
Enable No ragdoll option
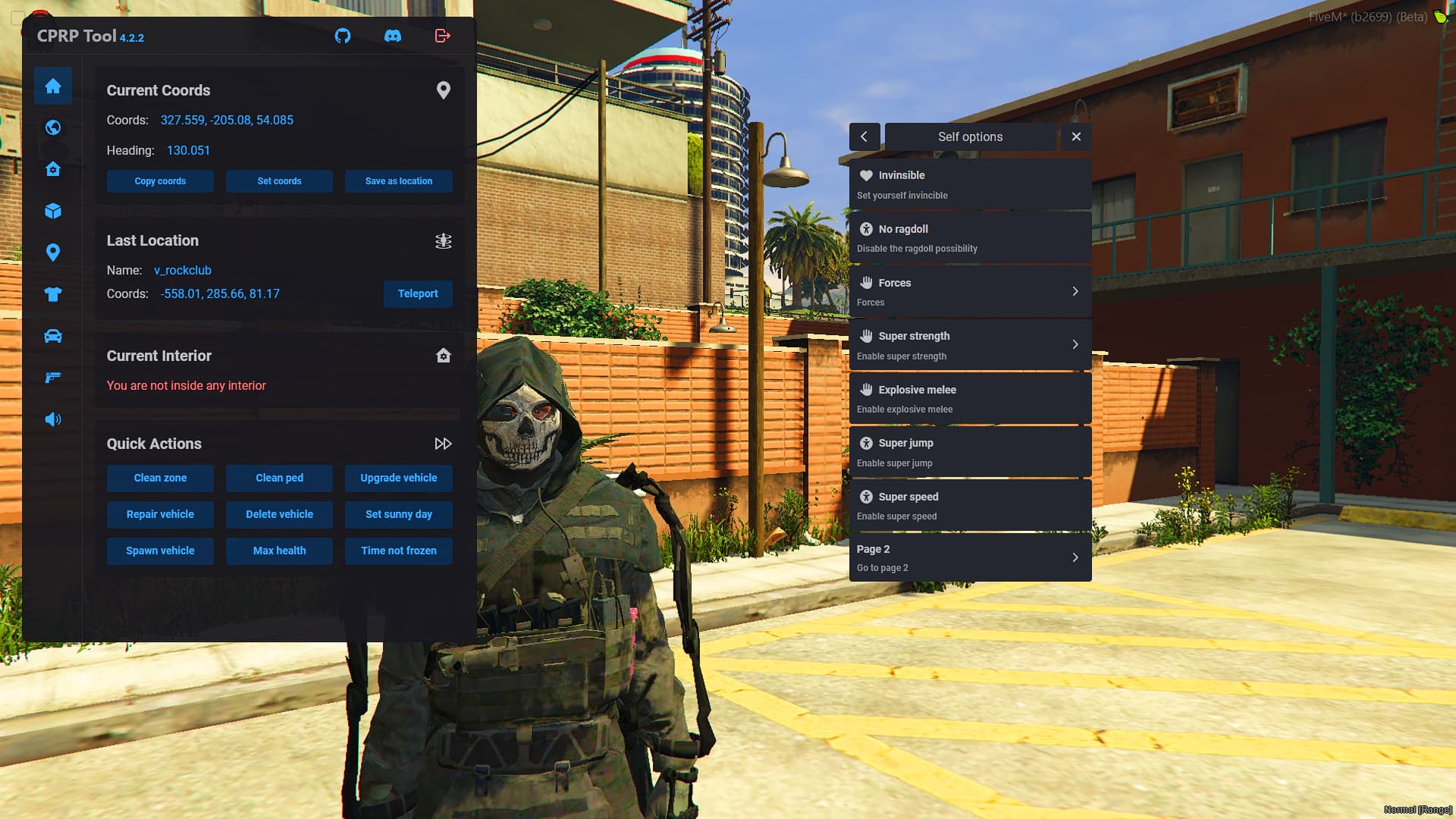tap(971, 237)
